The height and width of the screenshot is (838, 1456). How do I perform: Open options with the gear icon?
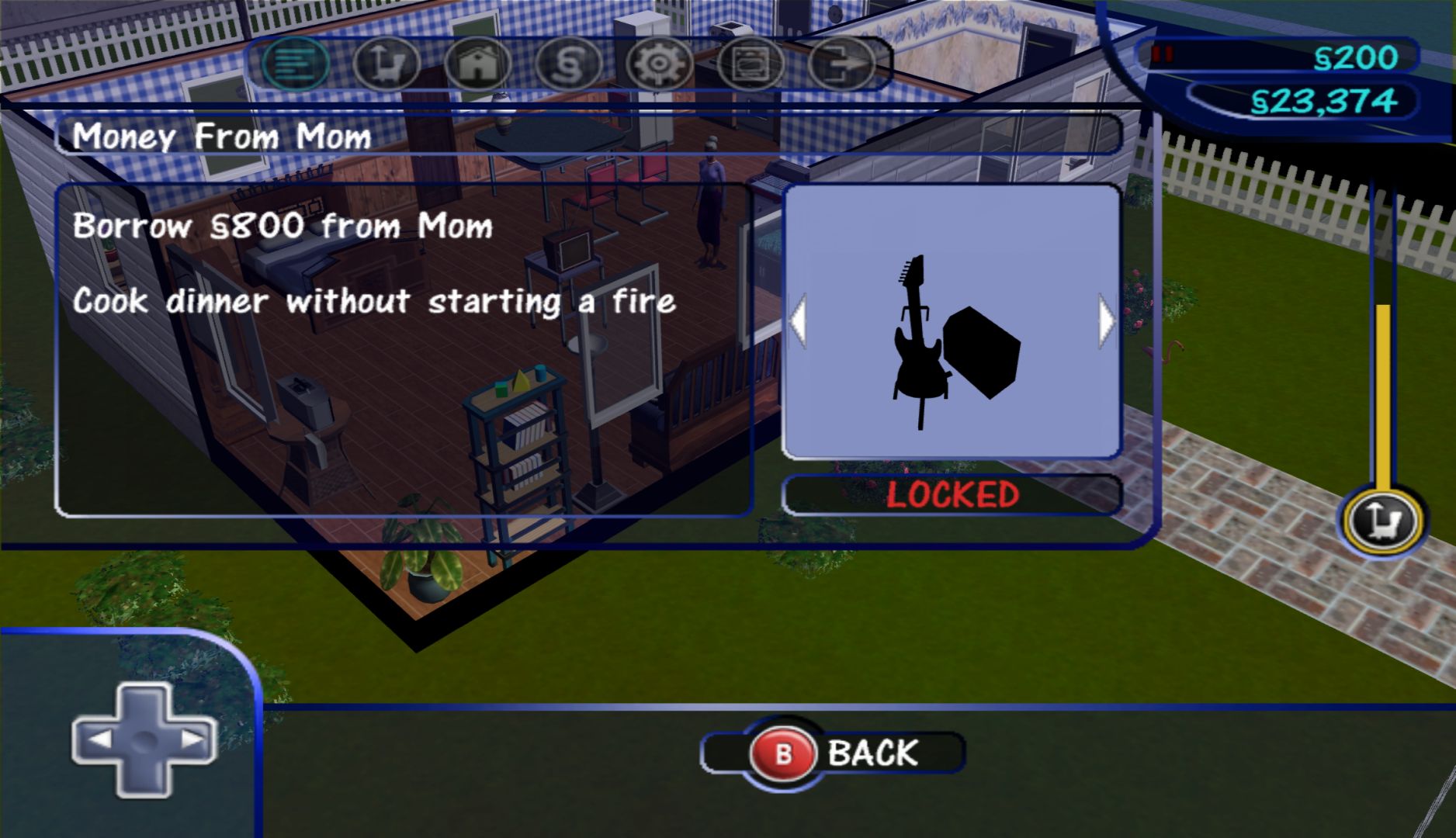pyautogui.click(x=659, y=64)
